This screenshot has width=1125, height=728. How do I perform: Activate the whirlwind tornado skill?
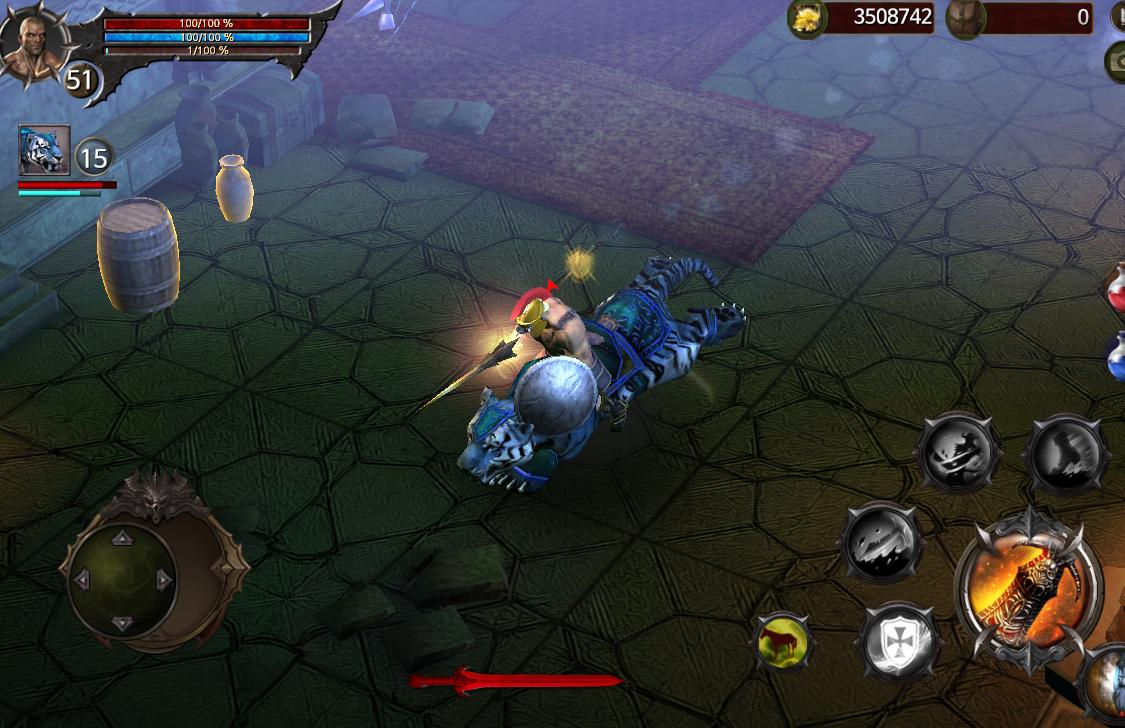click(x=1066, y=455)
